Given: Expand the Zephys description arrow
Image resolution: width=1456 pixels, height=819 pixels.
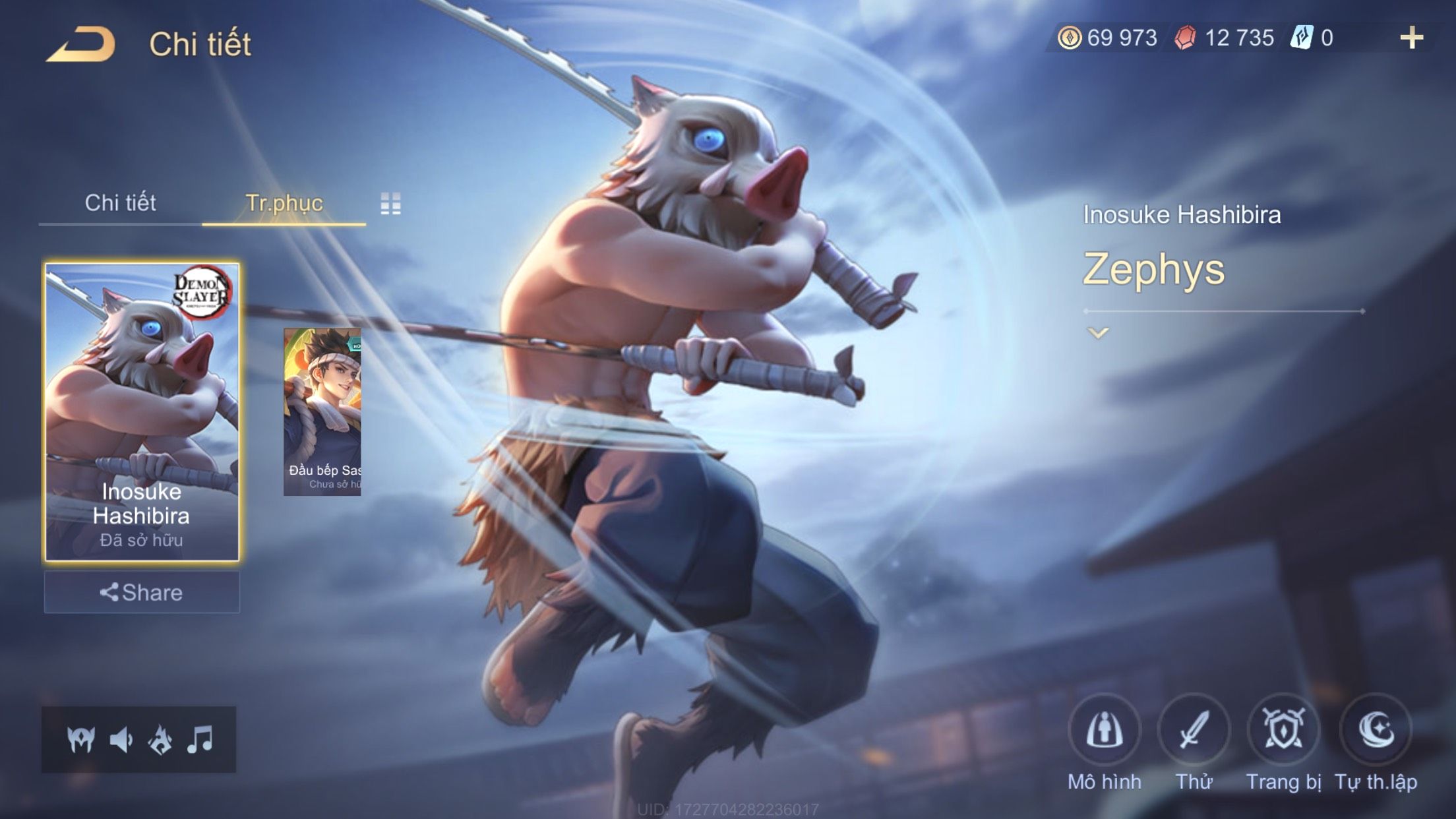Looking at the screenshot, I should click(1098, 333).
